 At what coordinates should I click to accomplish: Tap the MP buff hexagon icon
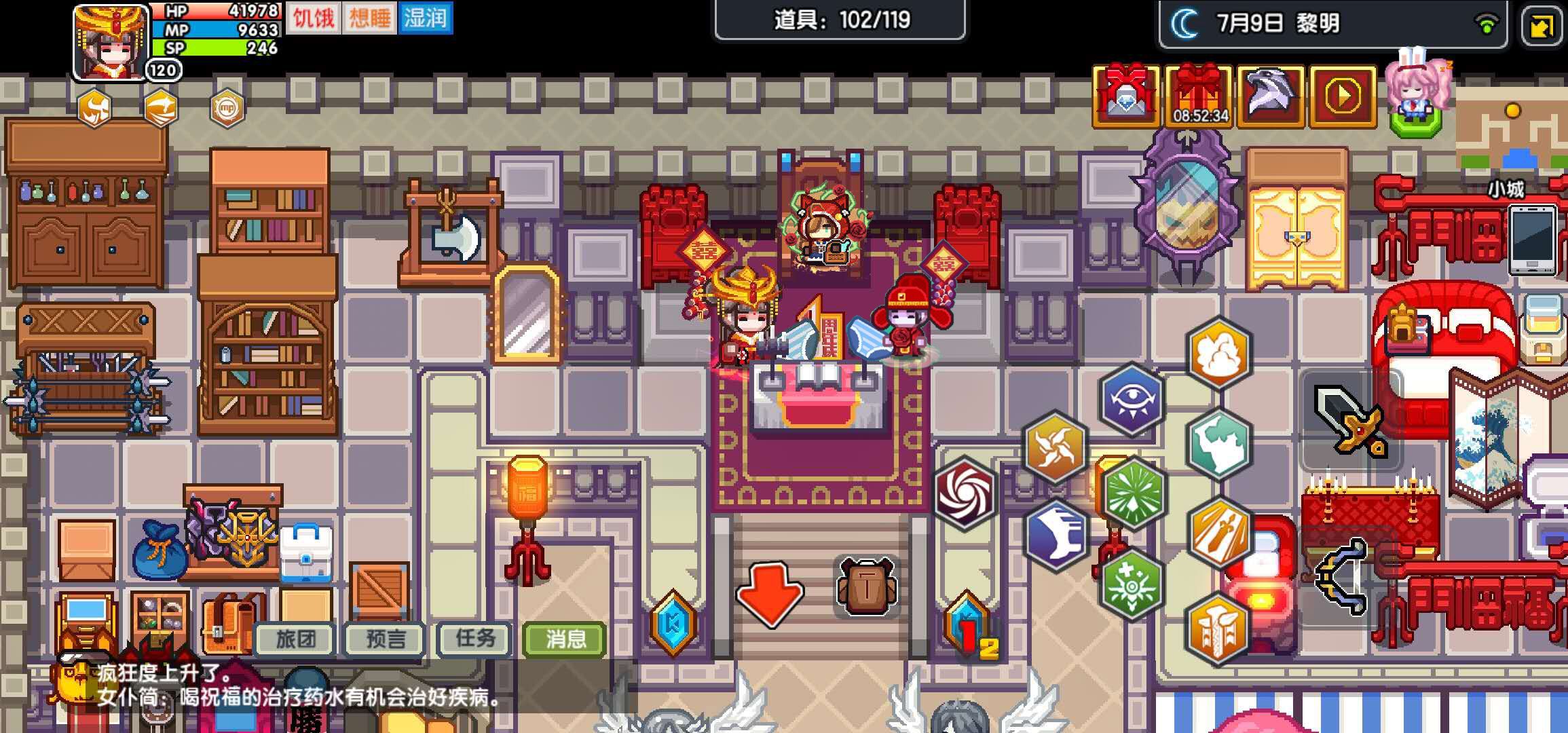(x=228, y=109)
